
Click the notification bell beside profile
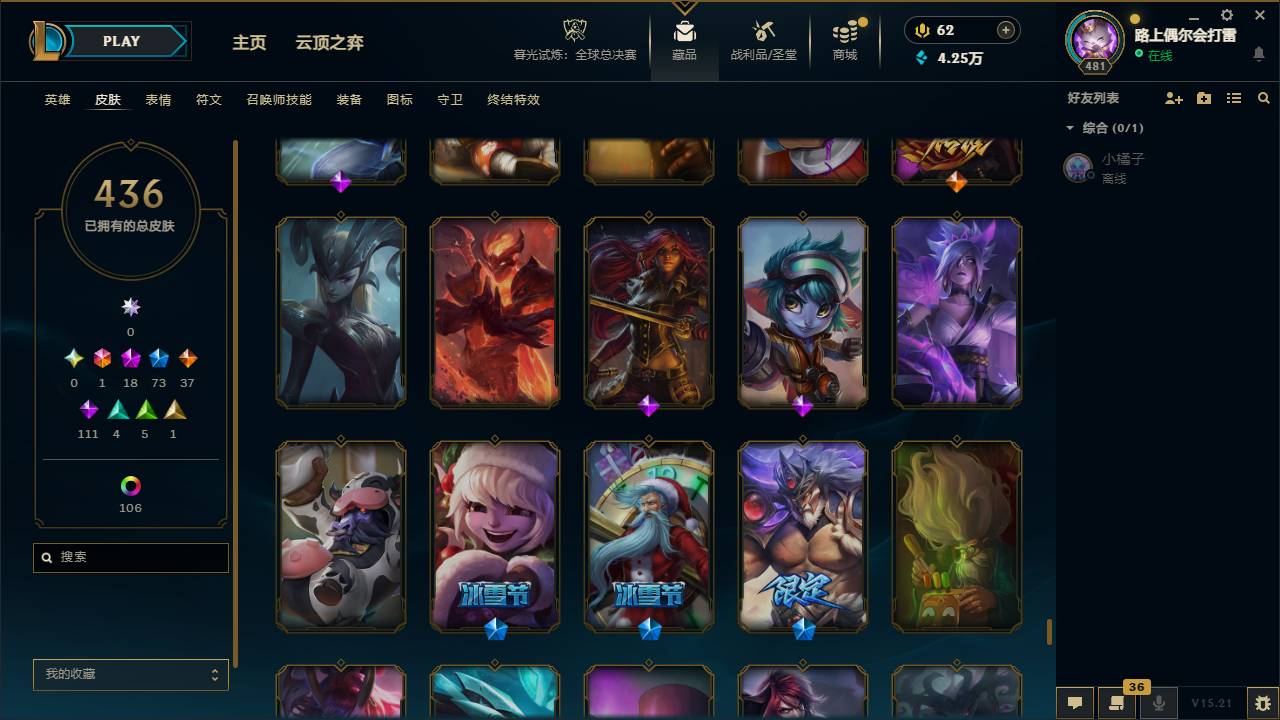[1260, 54]
